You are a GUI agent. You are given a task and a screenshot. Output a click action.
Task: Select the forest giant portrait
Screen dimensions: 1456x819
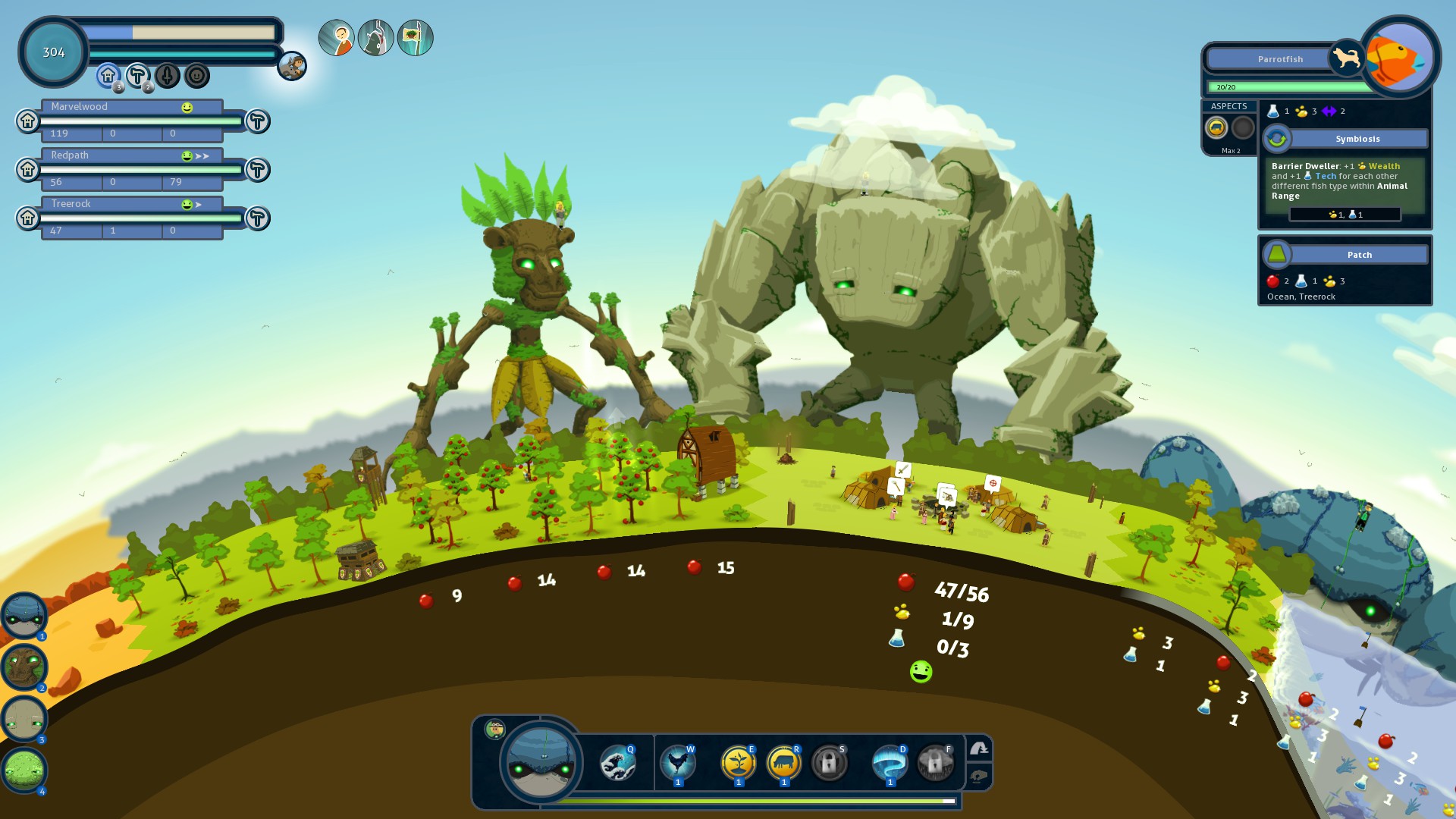click(x=24, y=667)
